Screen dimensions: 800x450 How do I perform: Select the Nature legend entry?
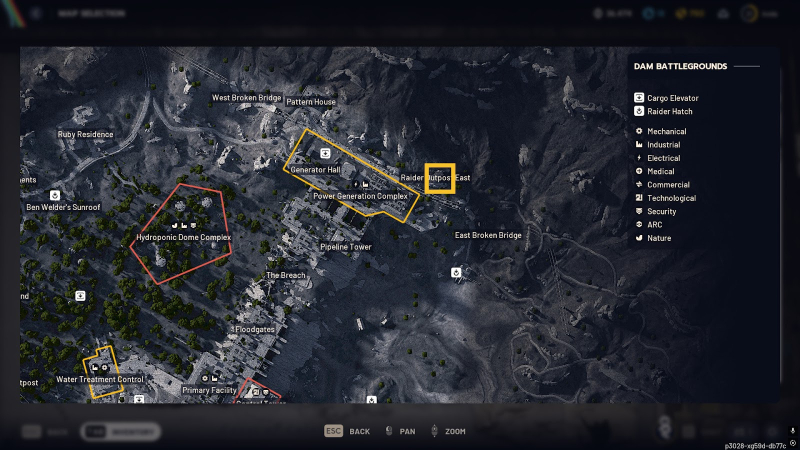click(659, 238)
